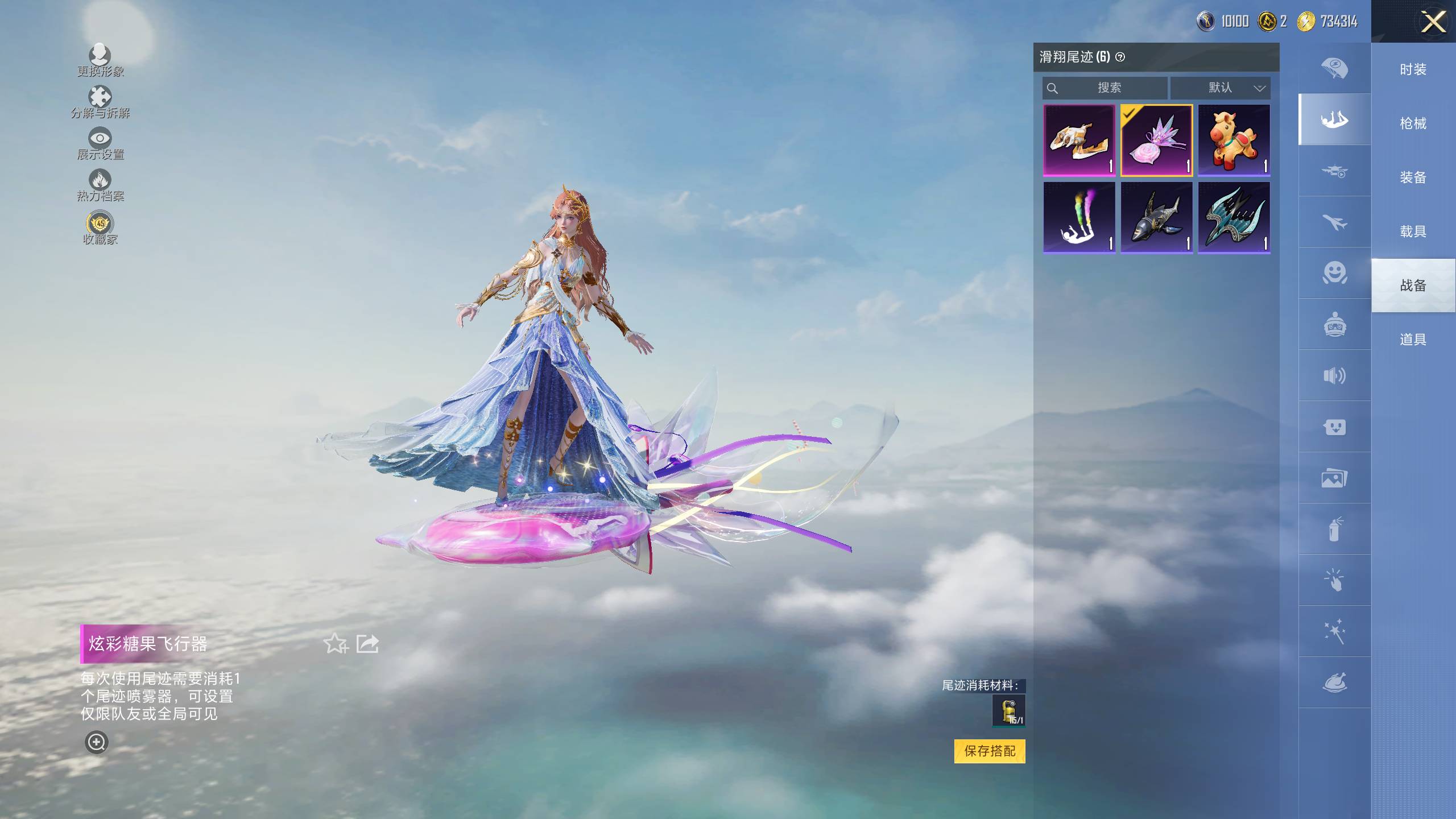Screen dimensions: 1456x819
Task: Select the orange toy horse trail
Action: pyautogui.click(x=1234, y=140)
